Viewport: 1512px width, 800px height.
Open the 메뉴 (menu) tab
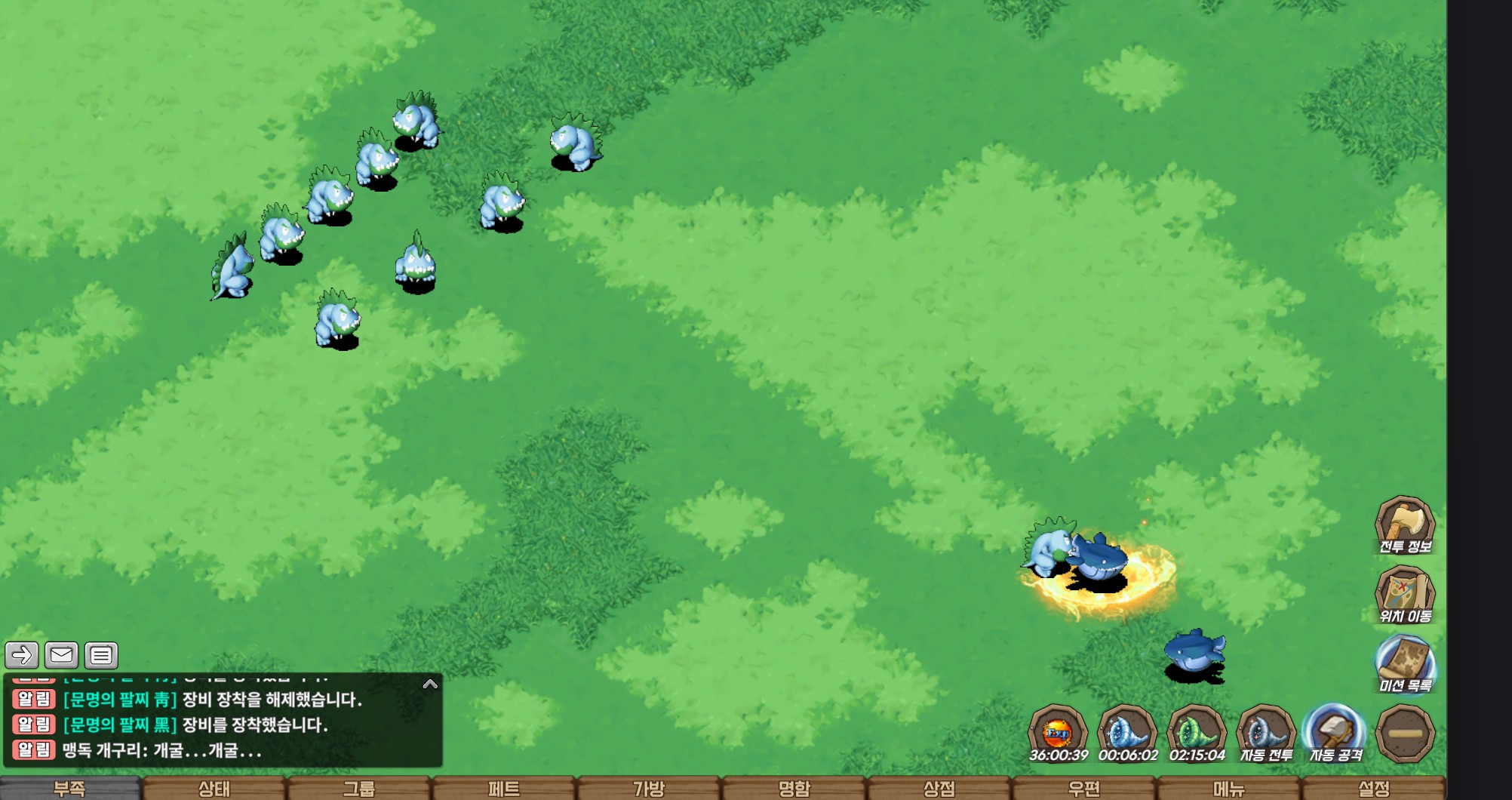pos(1228,789)
